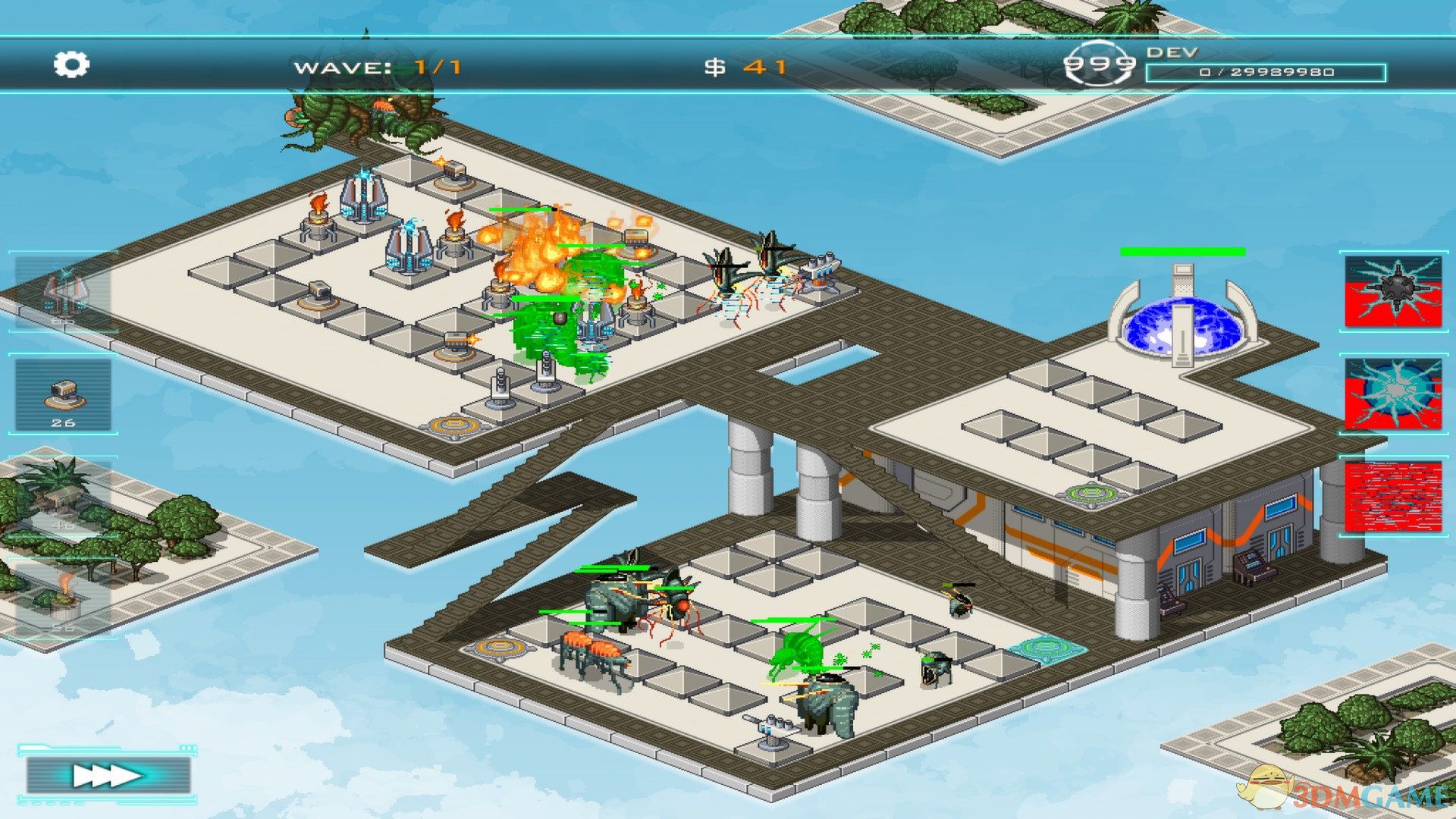Open the settings gear menu
The height and width of the screenshot is (819, 1456).
click(71, 64)
